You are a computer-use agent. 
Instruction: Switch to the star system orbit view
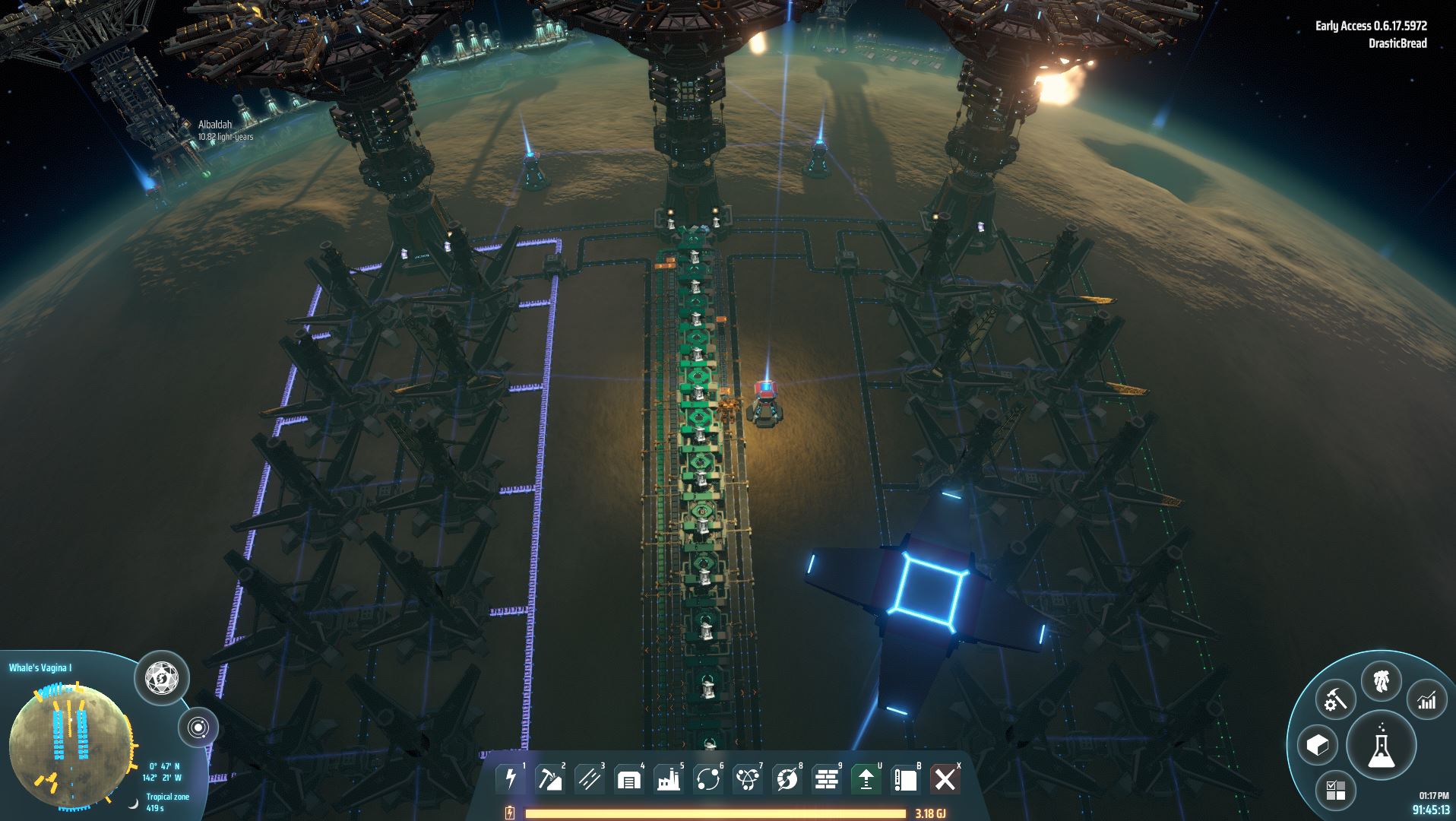(x=198, y=728)
